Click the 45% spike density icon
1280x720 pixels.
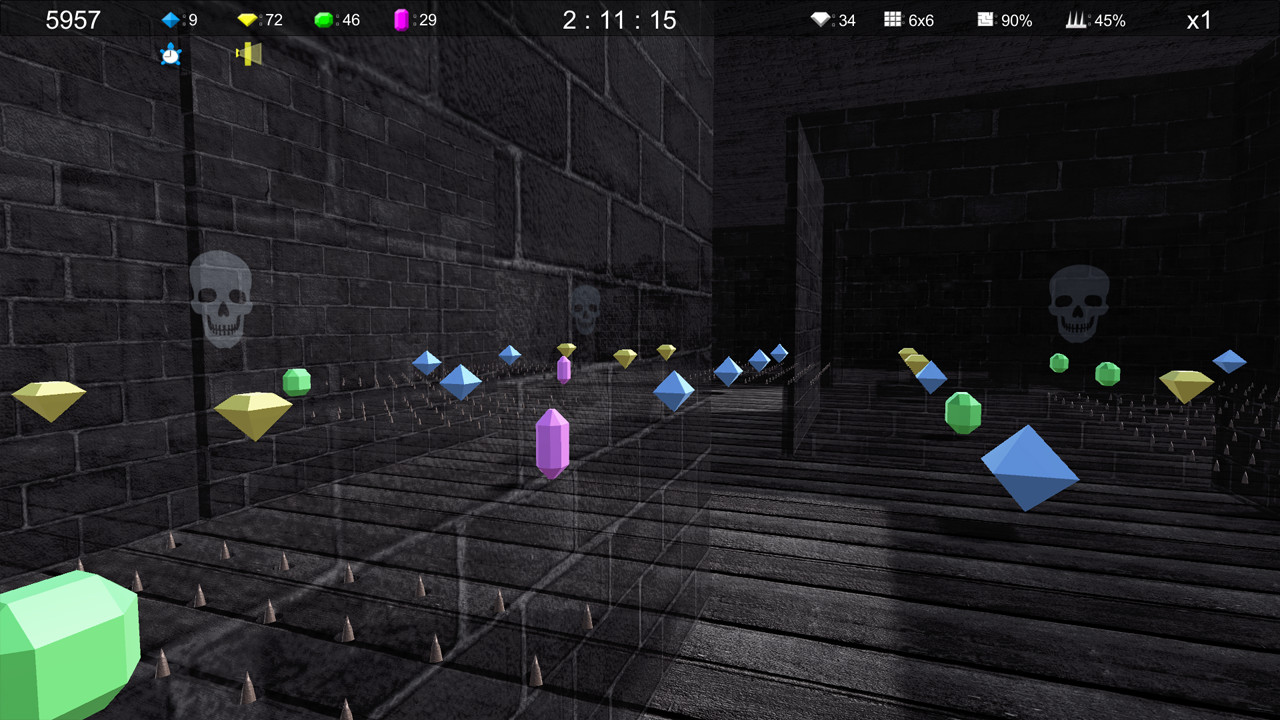tap(1077, 19)
